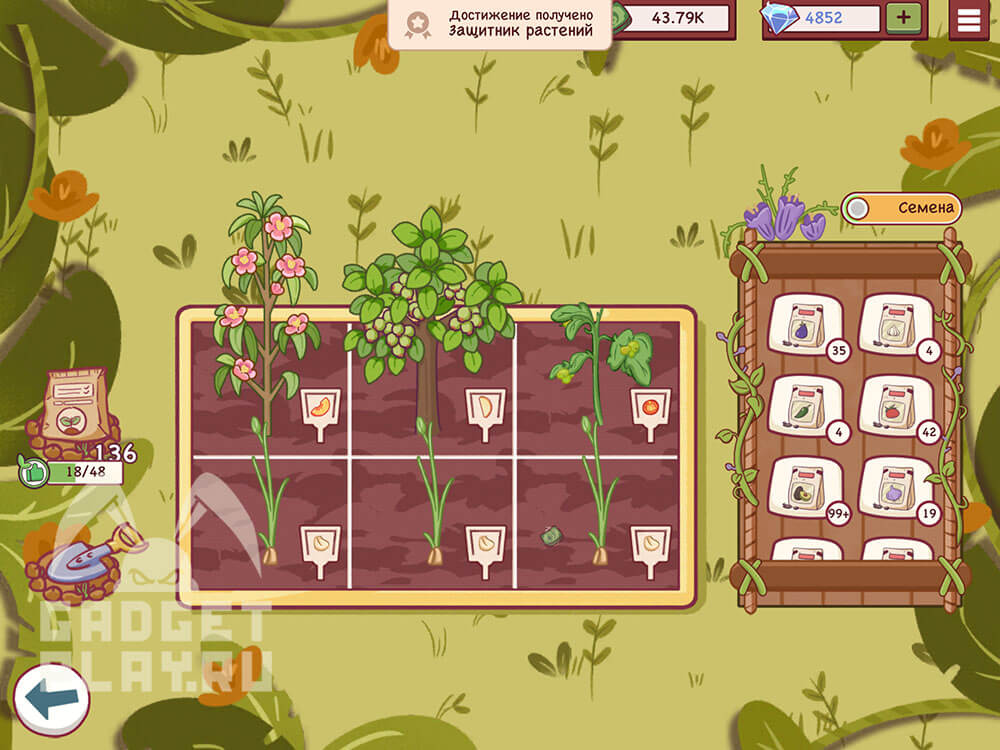Select the seed packet with 19 left
Viewport: 1000px width, 750px height.
pyautogui.click(x=895, y=486)
